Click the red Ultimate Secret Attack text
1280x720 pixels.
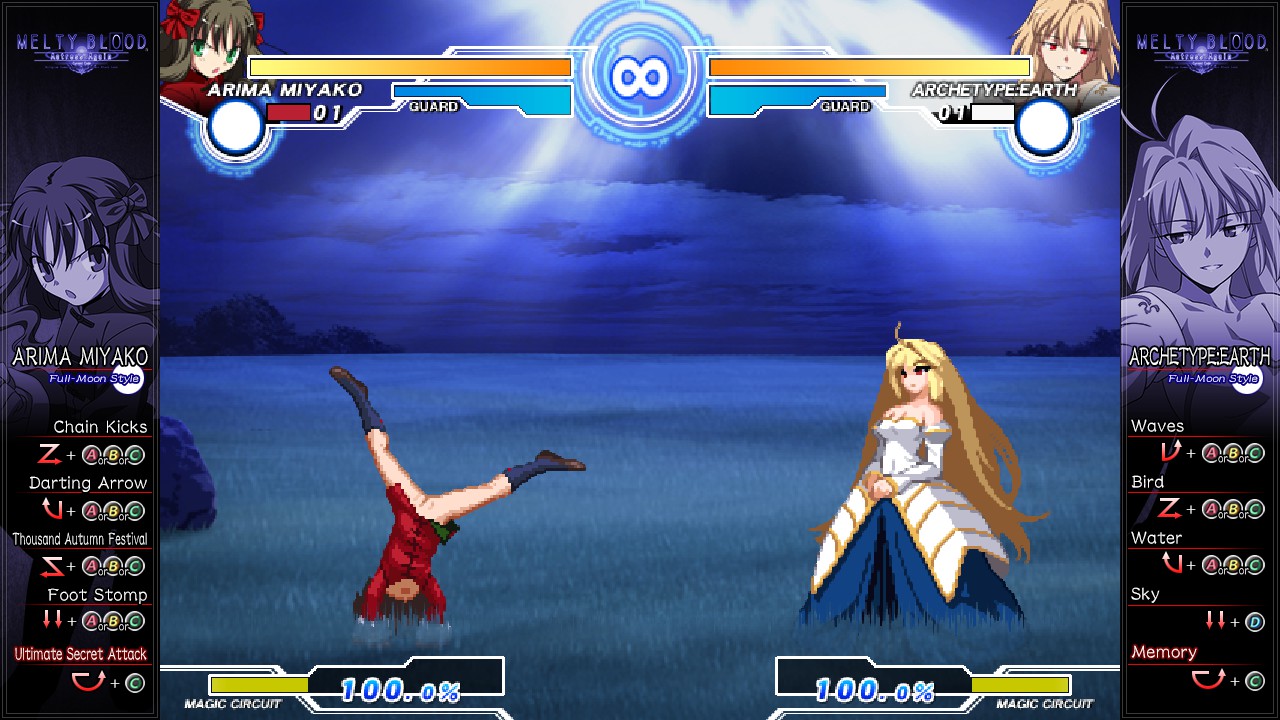[80, 653]
